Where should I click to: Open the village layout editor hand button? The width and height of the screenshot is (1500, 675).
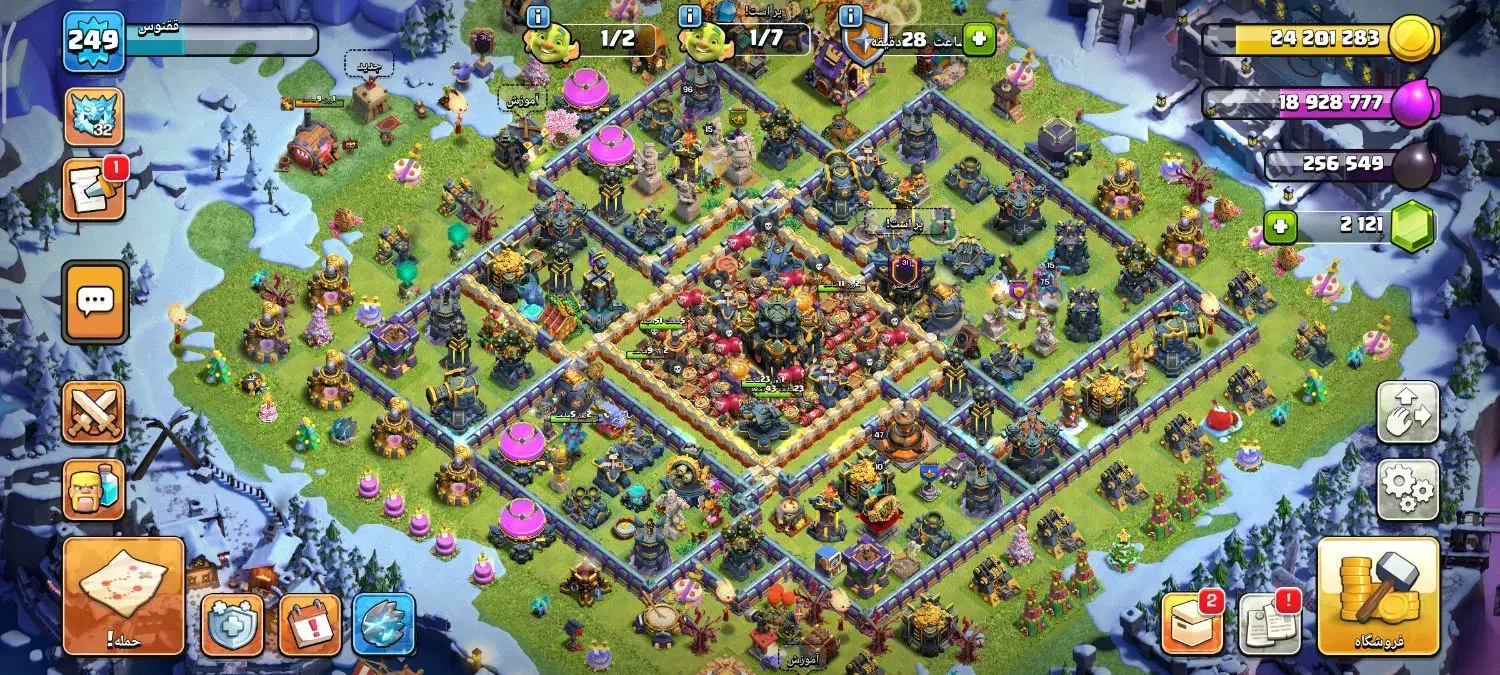point(1408,412)
